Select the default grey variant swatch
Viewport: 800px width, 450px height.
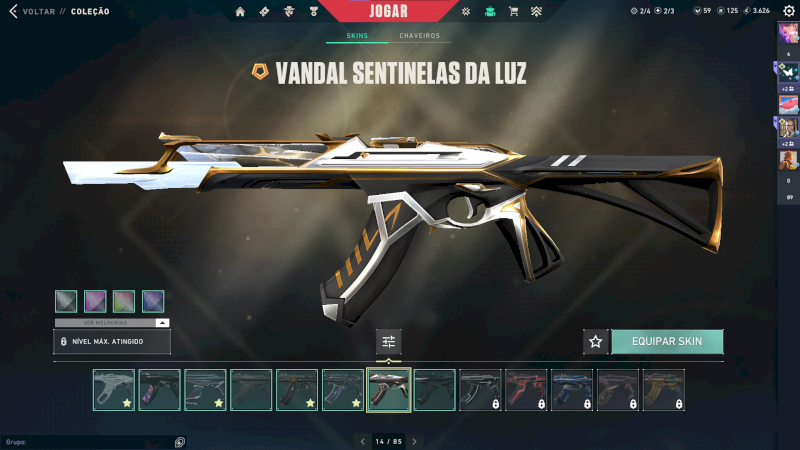[66, 301]
